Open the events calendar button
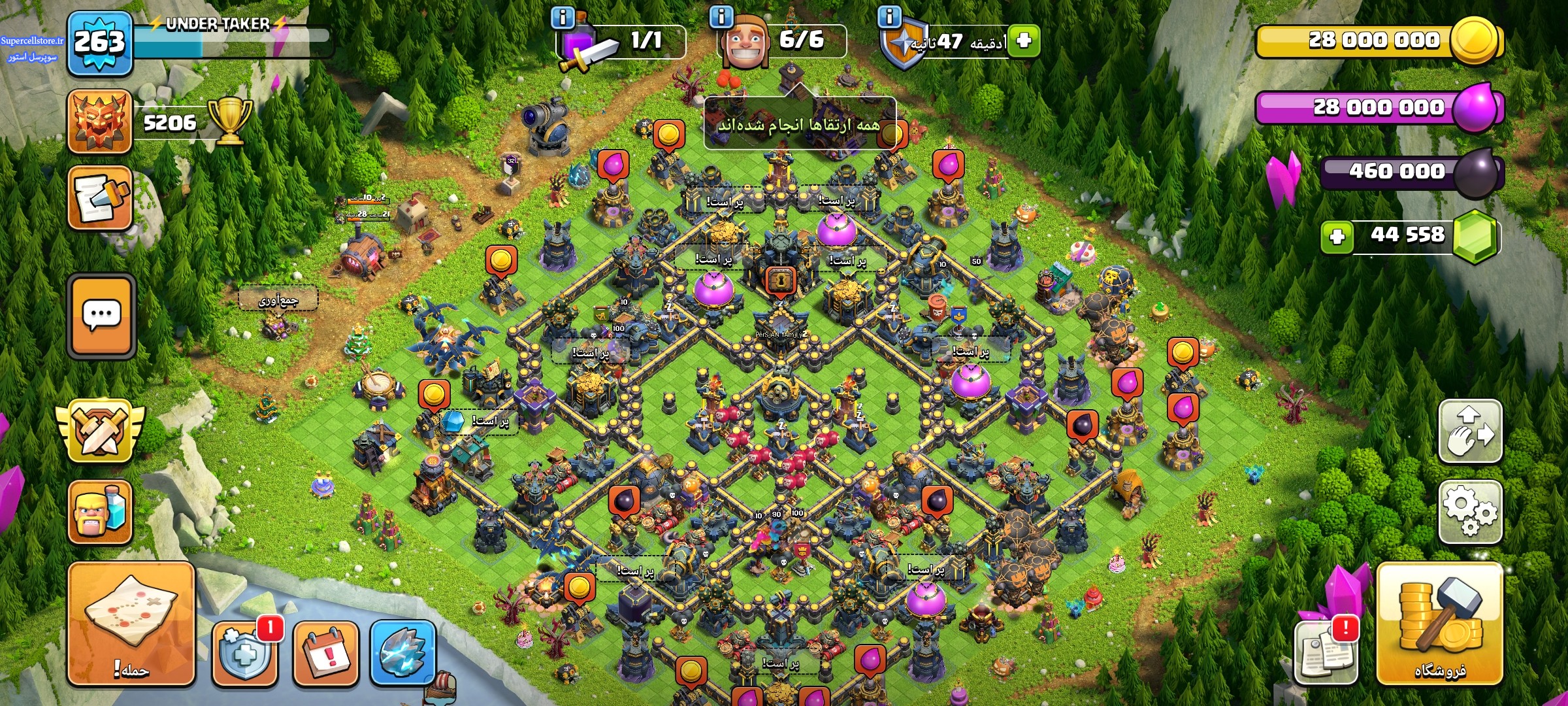This screenshot has width=1568, height=706. pyautogui.click(x=325, y=652)
